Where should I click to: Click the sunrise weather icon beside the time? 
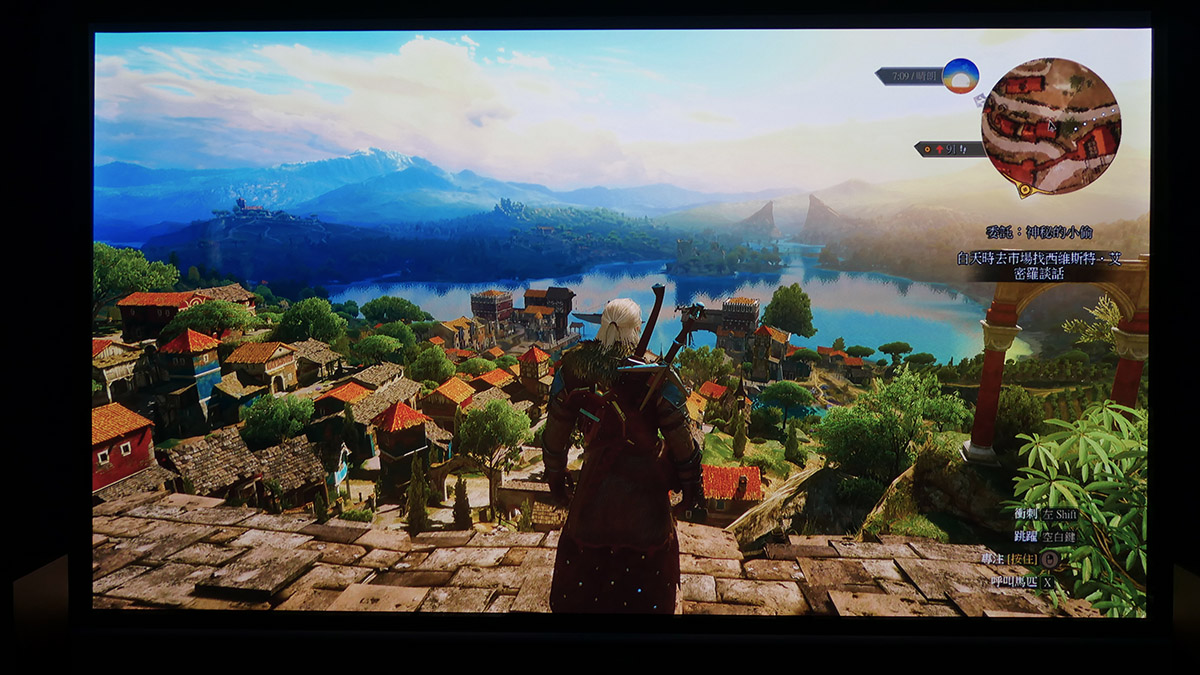(960, 76)
